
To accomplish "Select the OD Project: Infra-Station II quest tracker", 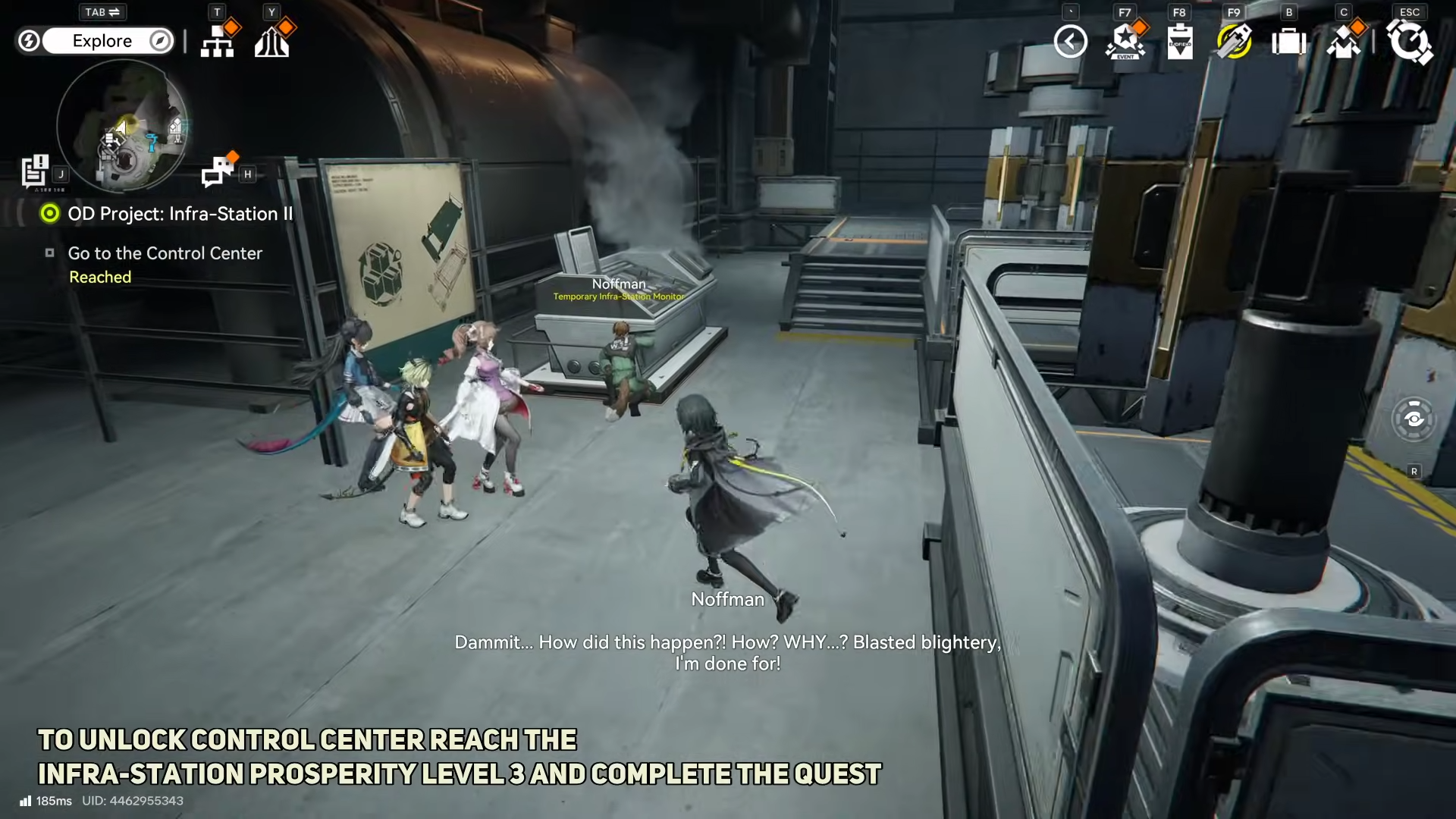I will (179, 214).
